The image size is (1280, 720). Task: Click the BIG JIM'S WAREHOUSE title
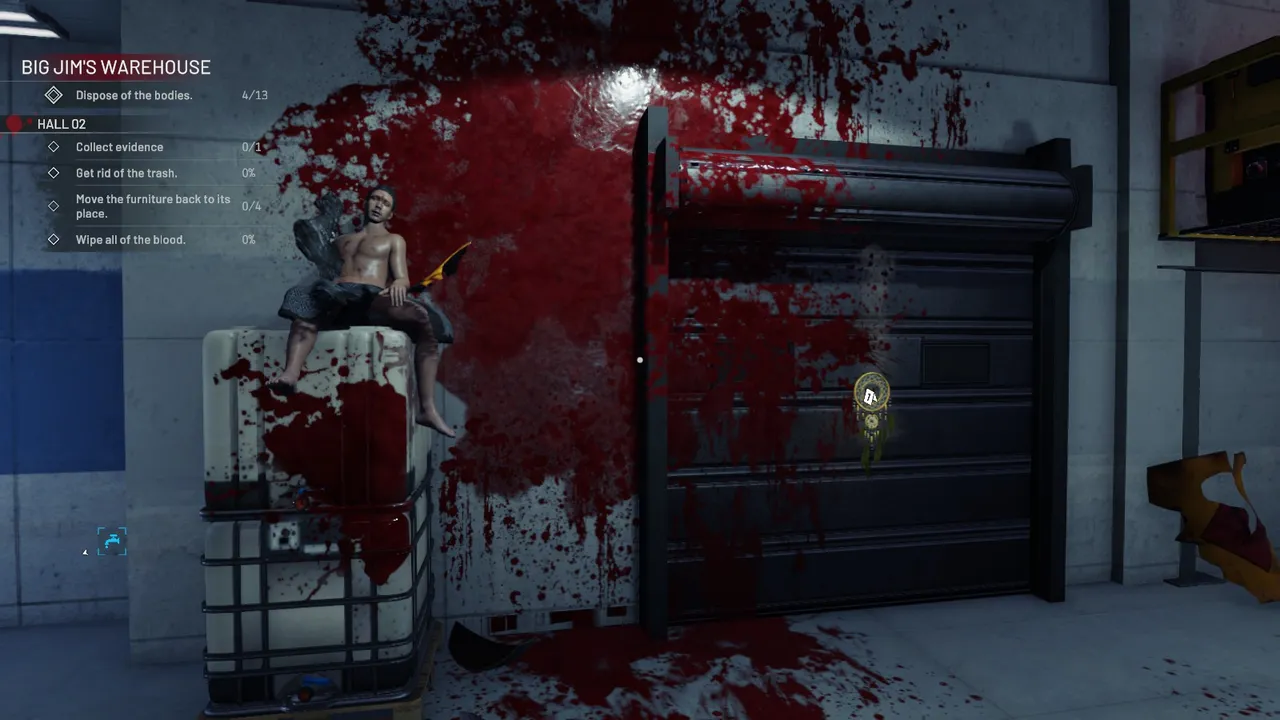pyautogui.click(x=116, y=67)
